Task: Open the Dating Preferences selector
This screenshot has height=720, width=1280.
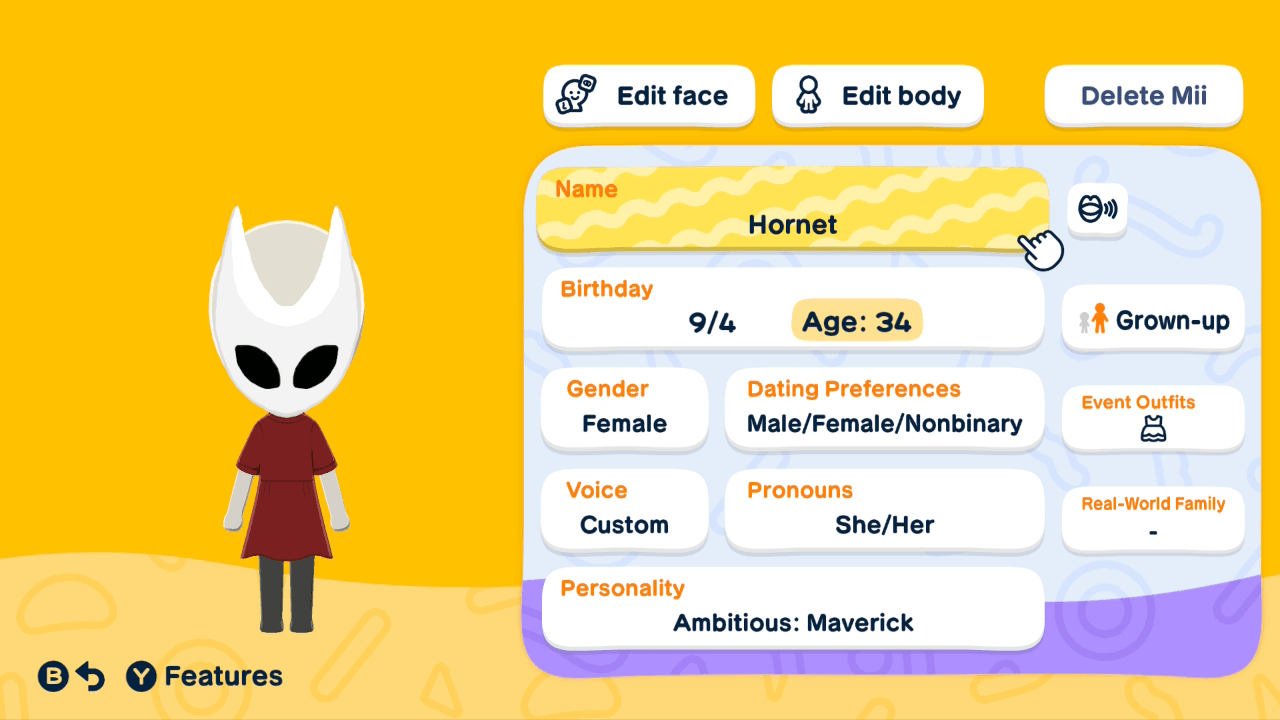Action: [x=884, y=408]
